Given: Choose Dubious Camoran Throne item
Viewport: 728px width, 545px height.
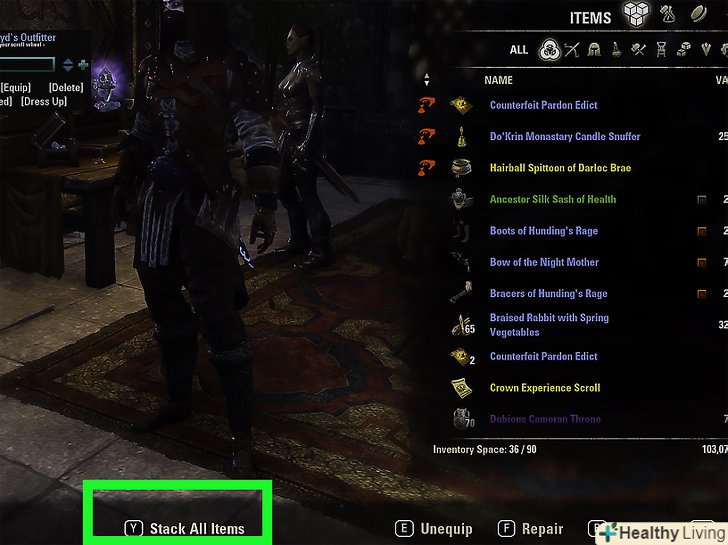Looking at the screenshot, I should coord(545,419).
